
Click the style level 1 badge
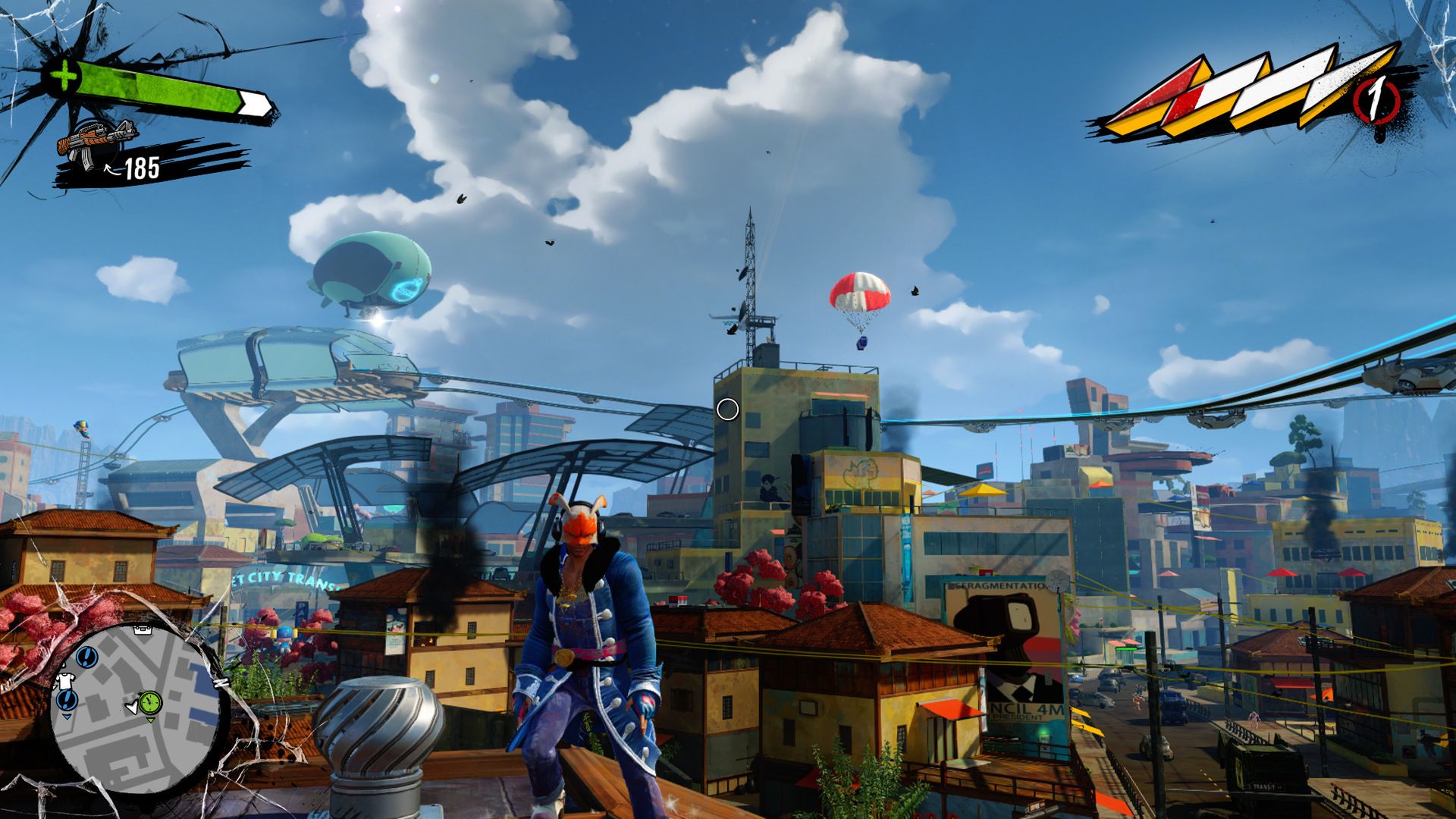point(1376,98)
